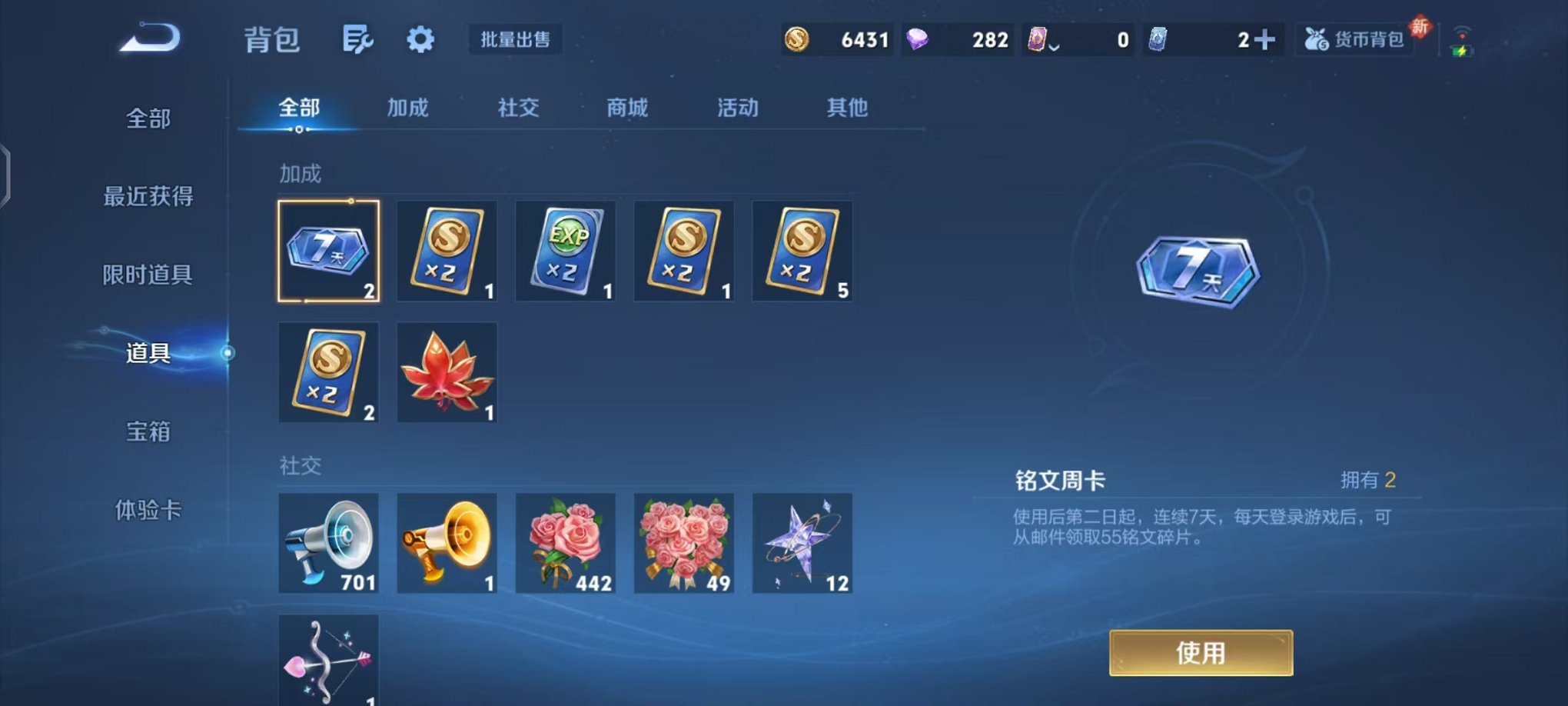Open the edit list icon beside 背包 title
This screenshot has width=1568, height=706.
point(358,38)
